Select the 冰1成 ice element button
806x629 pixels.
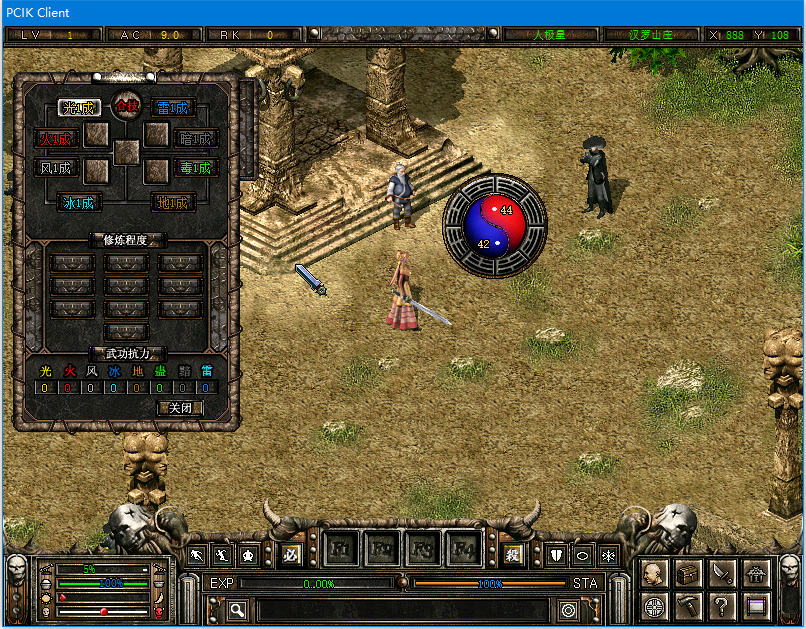[79, 202]
